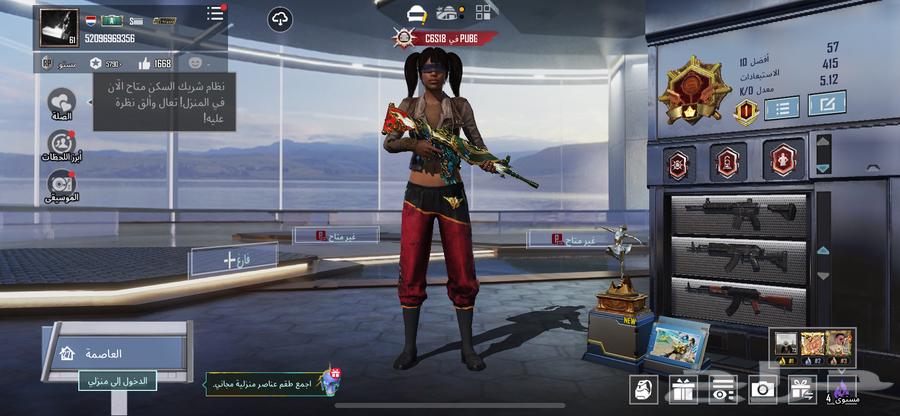Tap the cloud download icon
Image resolution: width=900 pixels, height=416 pixels.
click(x=280, y=19)
